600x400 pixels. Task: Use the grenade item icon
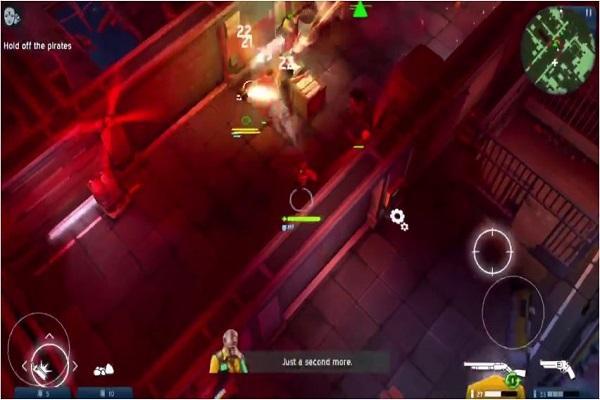(x=103, y=369)
